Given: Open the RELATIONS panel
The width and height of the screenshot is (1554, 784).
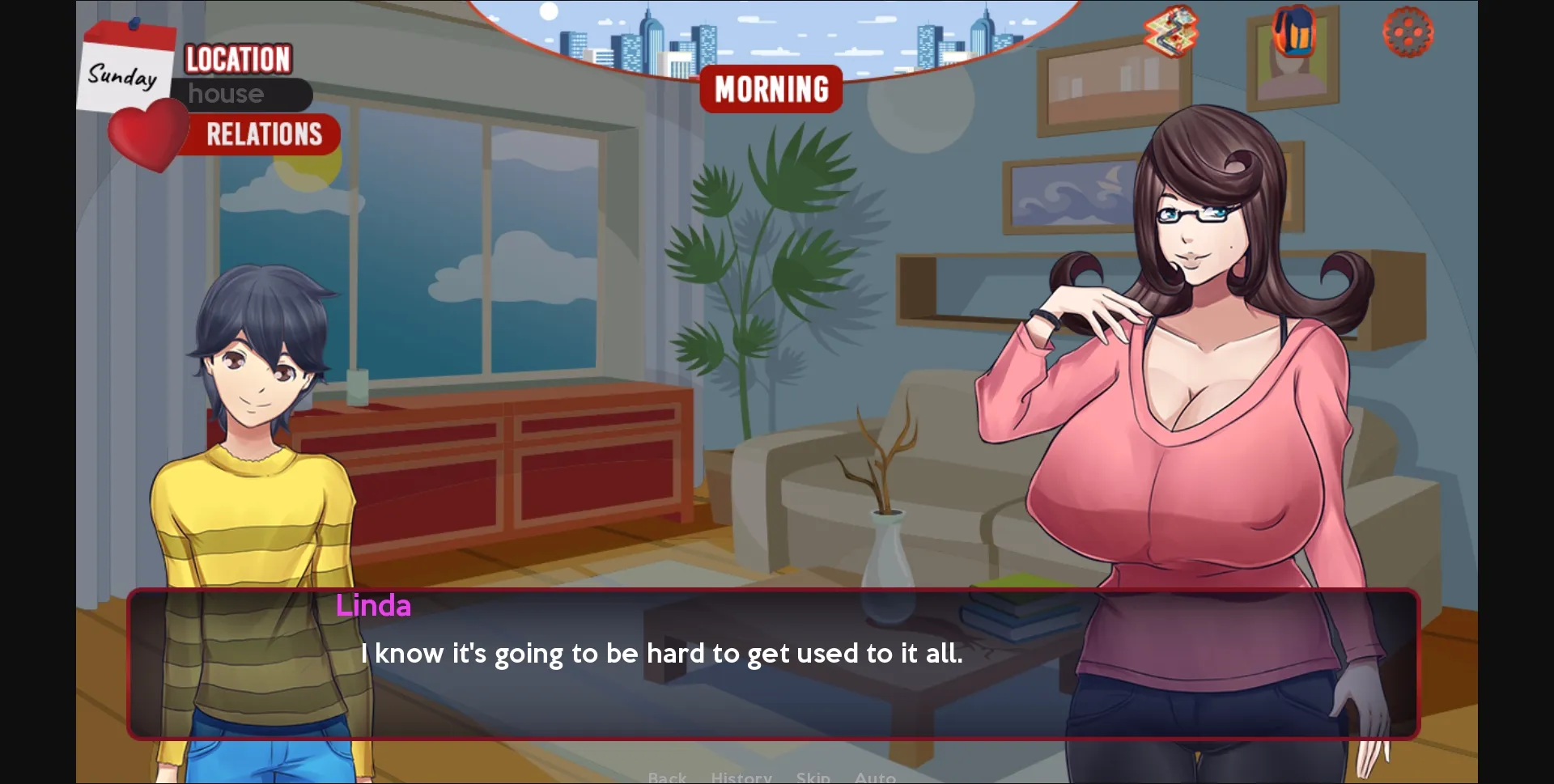Looking at the screenshot, I should (x=263, y=133).
